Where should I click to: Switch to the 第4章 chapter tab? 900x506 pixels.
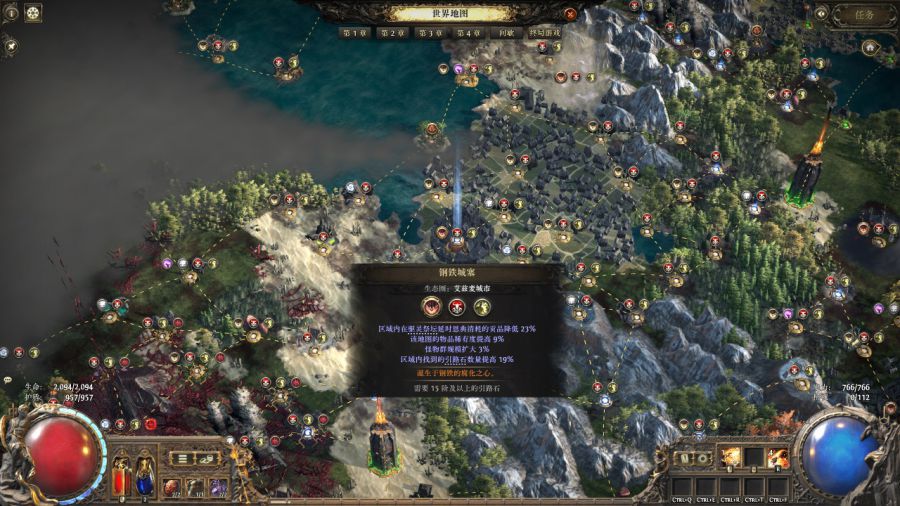click(468, 33)
